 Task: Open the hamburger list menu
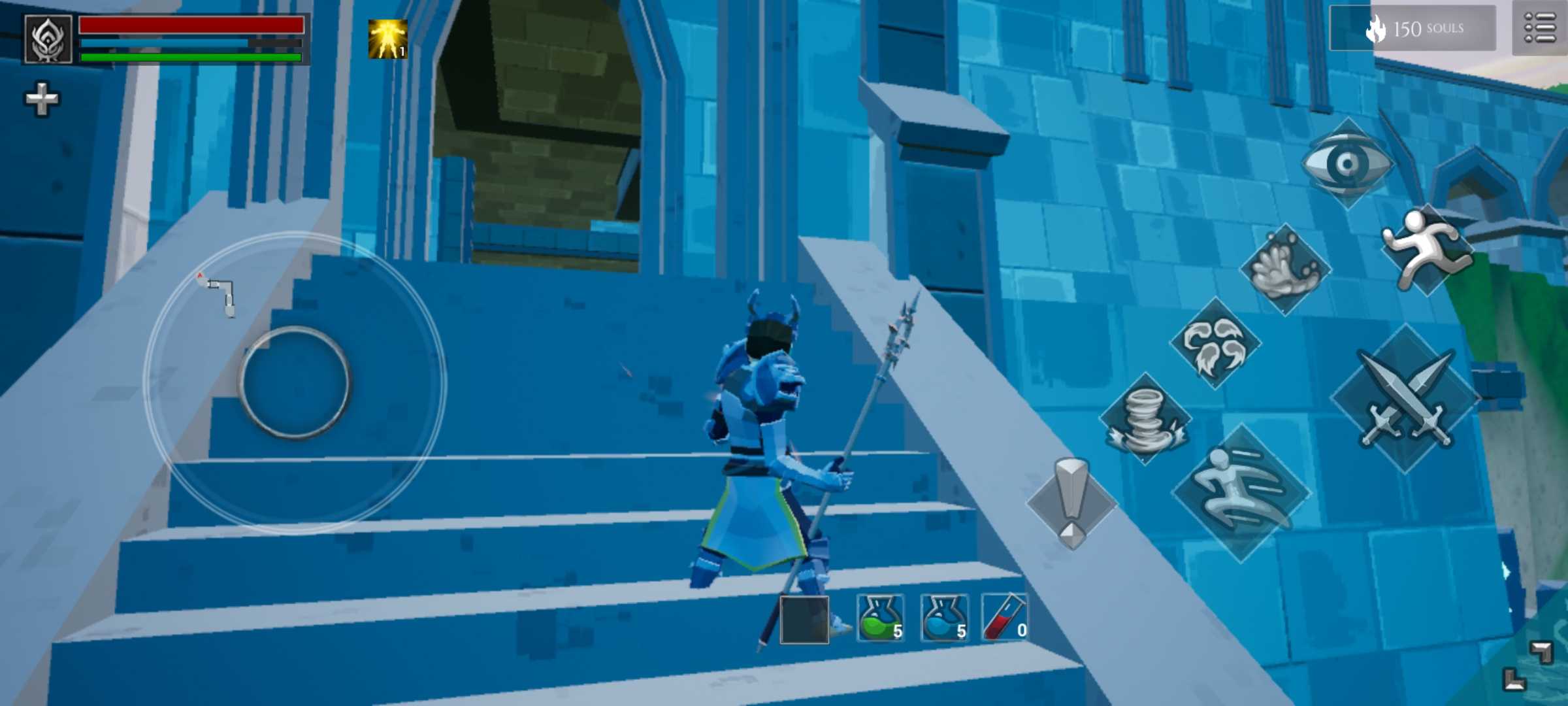click(1539, 29)
